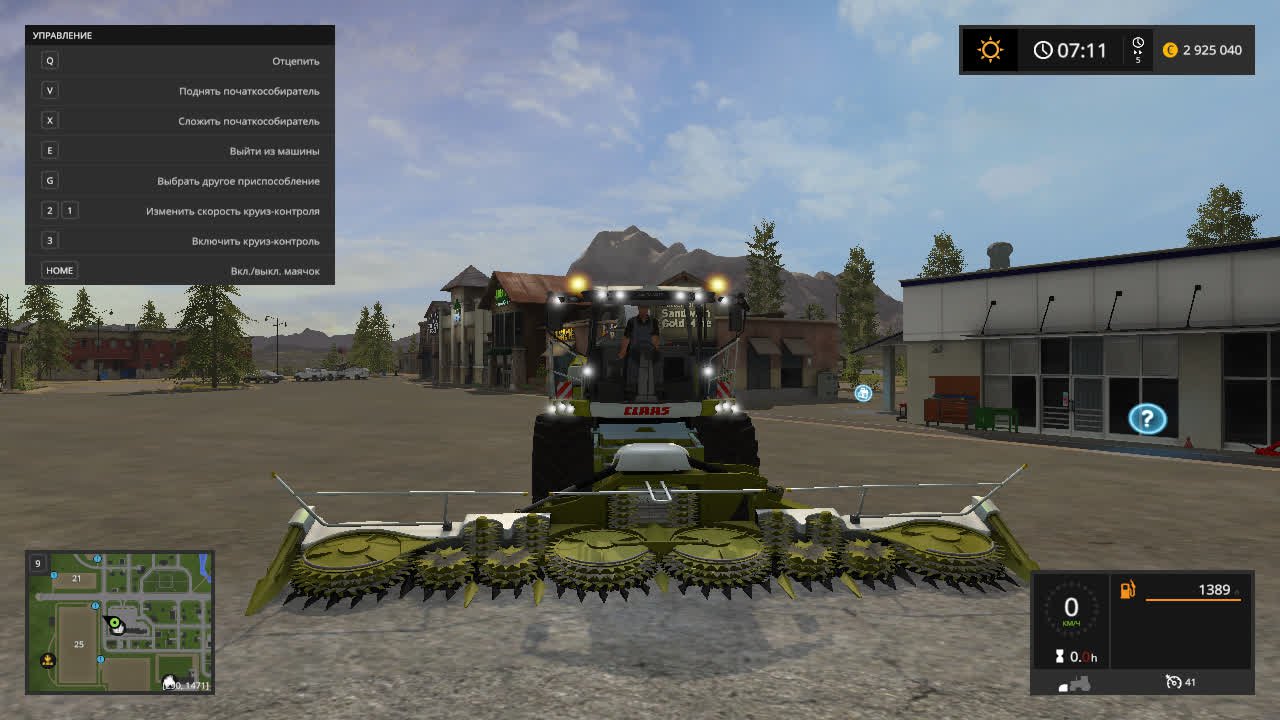Screen dimensions: 1280x720
Task: Select field 25 on the minimap
Action: pyautogui.click(x=79, y=644)
